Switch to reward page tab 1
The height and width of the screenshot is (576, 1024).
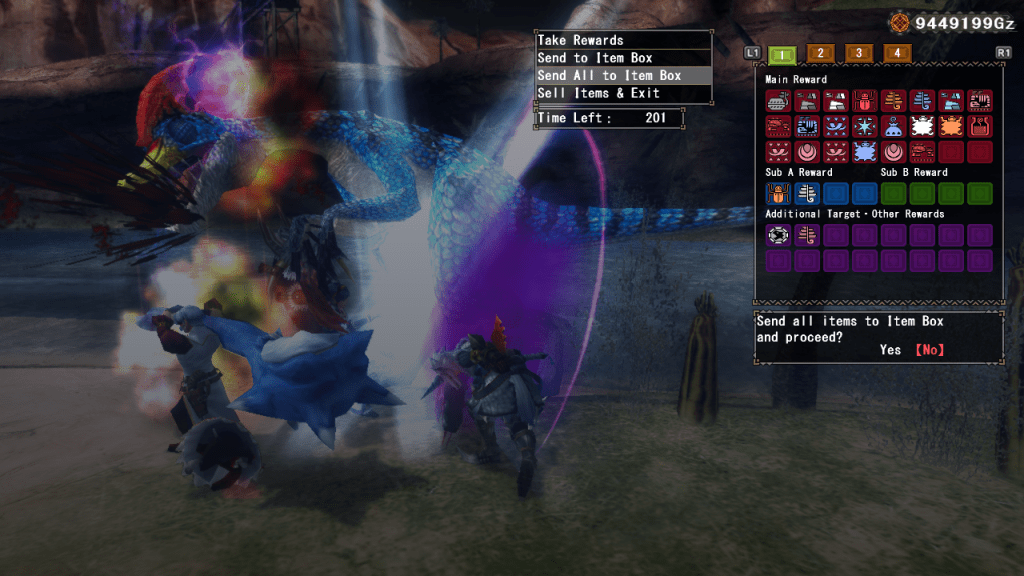[x=785, y=53]
